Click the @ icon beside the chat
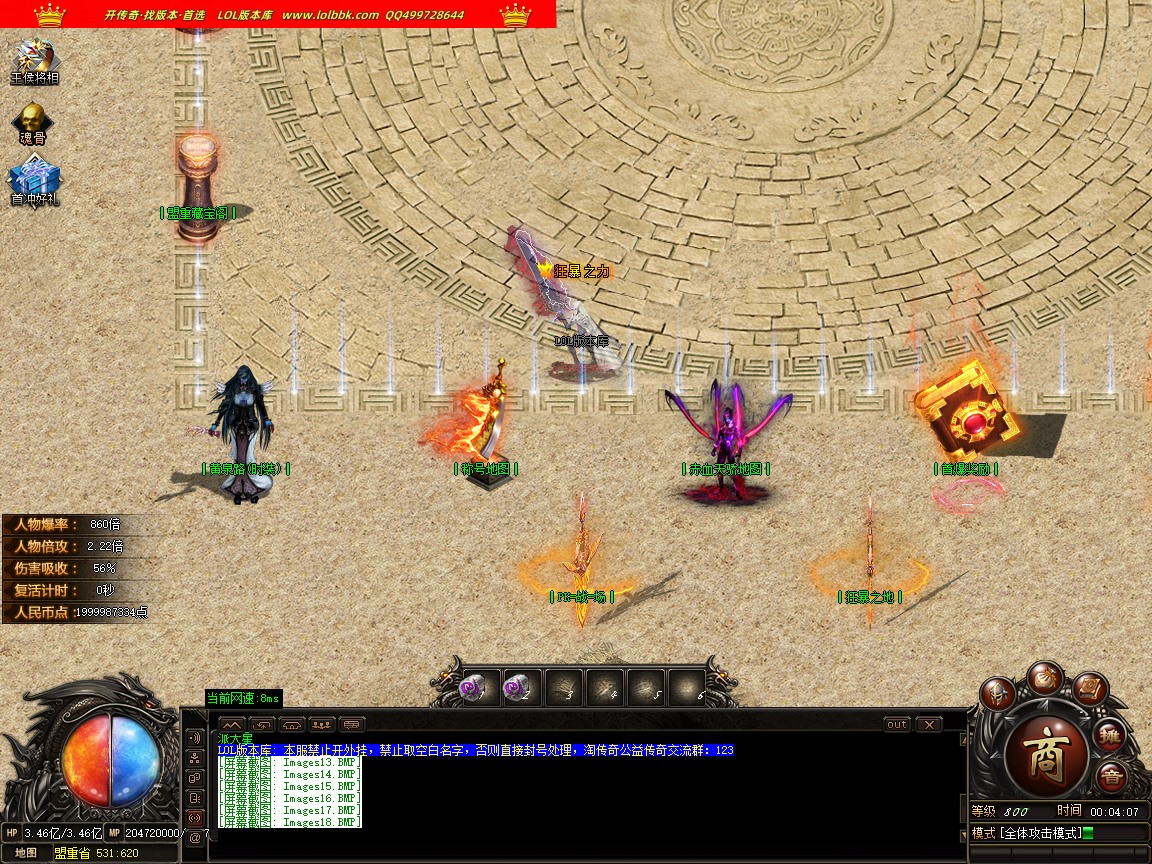Screen dimensions: 1152x864 coord(194,837)
